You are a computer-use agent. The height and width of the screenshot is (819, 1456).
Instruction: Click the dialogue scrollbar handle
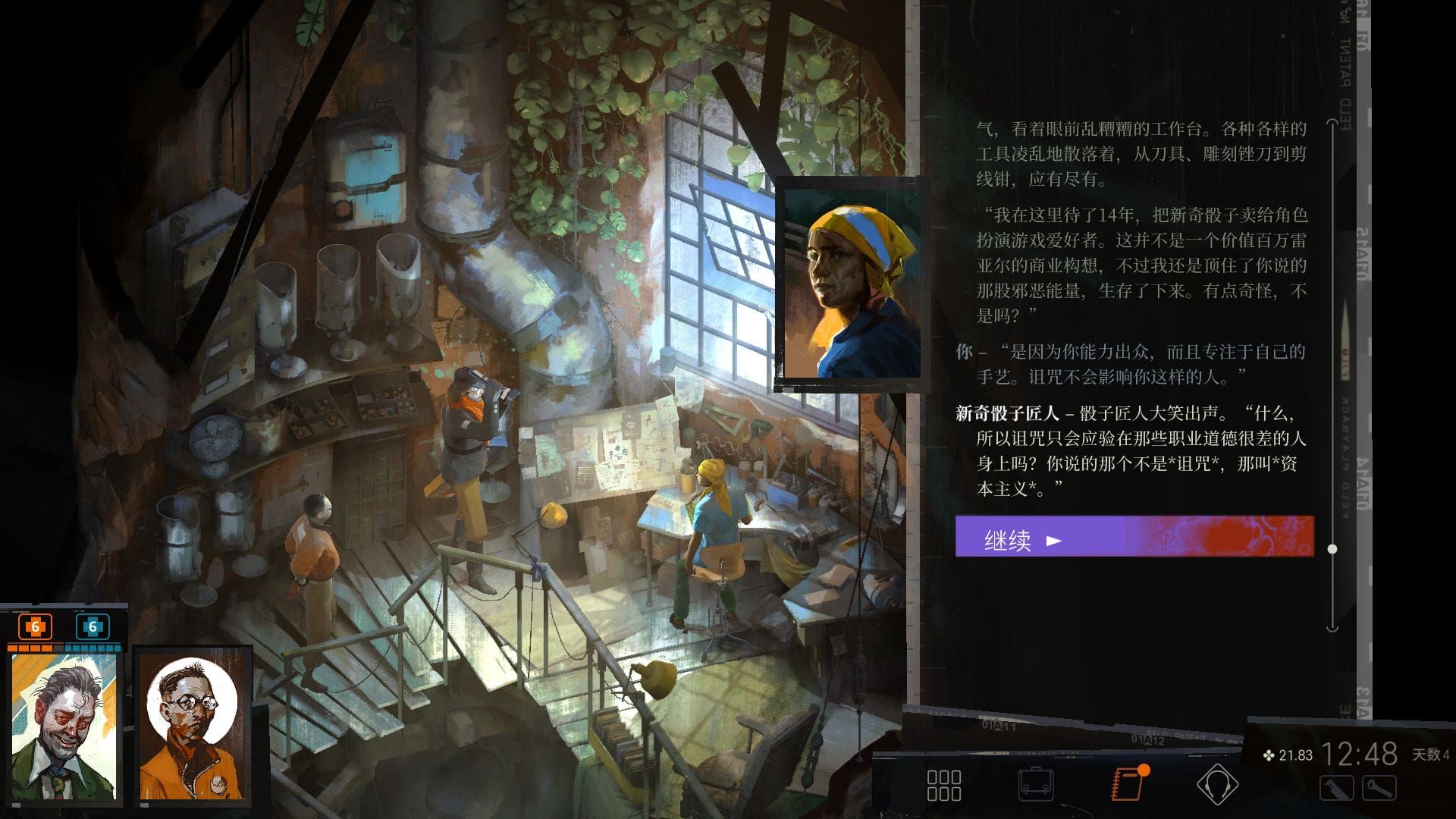[x=1332, y=548]
